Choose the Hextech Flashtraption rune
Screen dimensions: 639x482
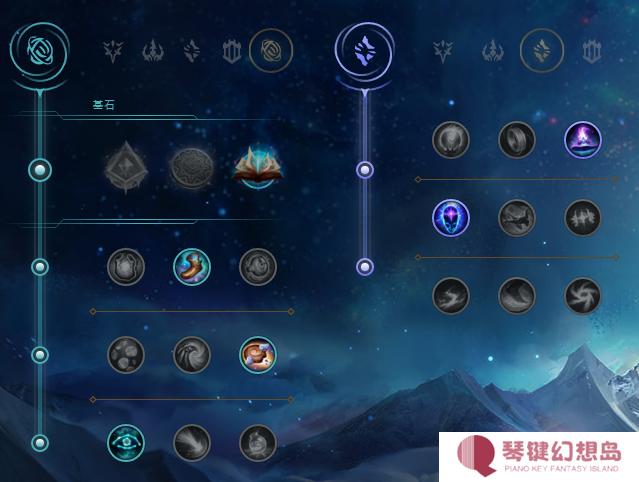[x=126, y=266]
